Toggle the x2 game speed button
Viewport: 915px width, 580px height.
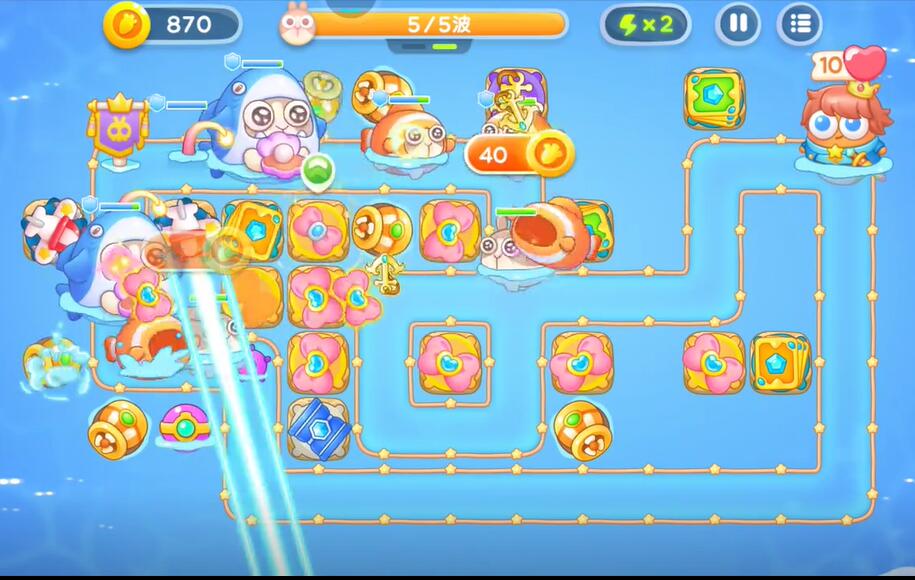(x=645, y=25)
